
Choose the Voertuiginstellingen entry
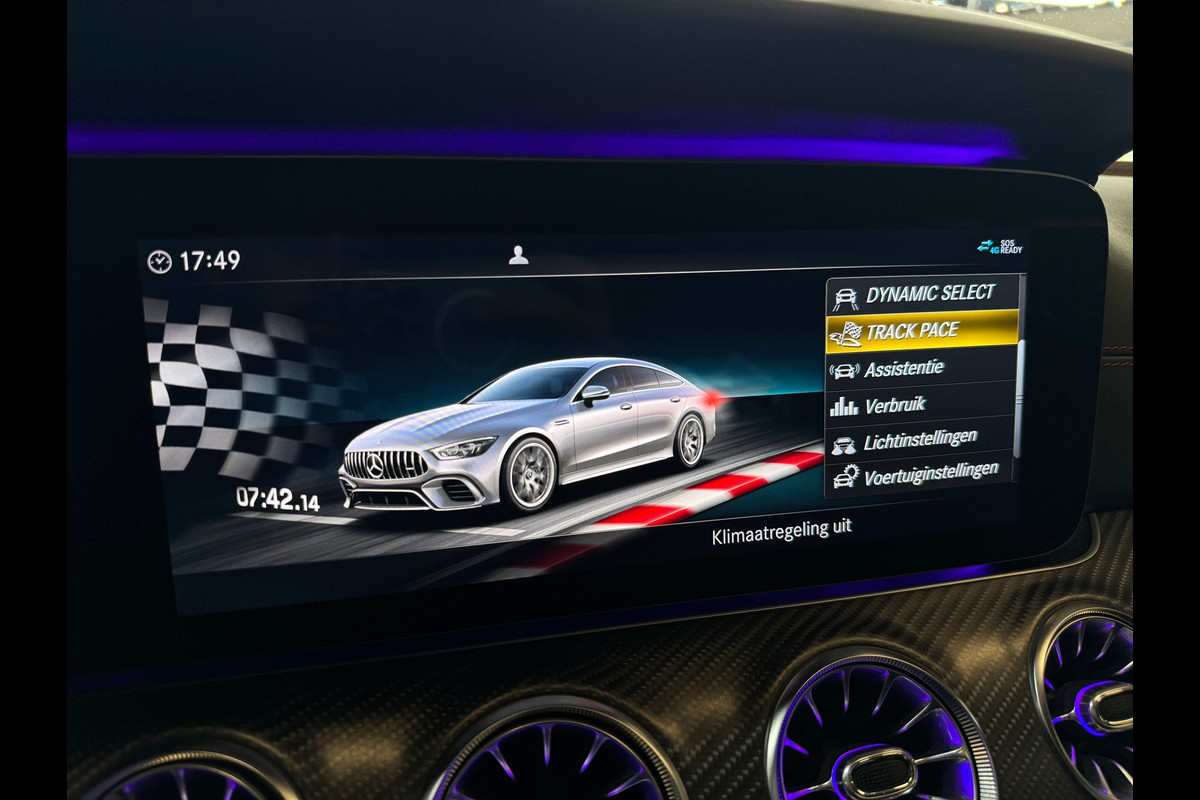click(x=920, y=472)
